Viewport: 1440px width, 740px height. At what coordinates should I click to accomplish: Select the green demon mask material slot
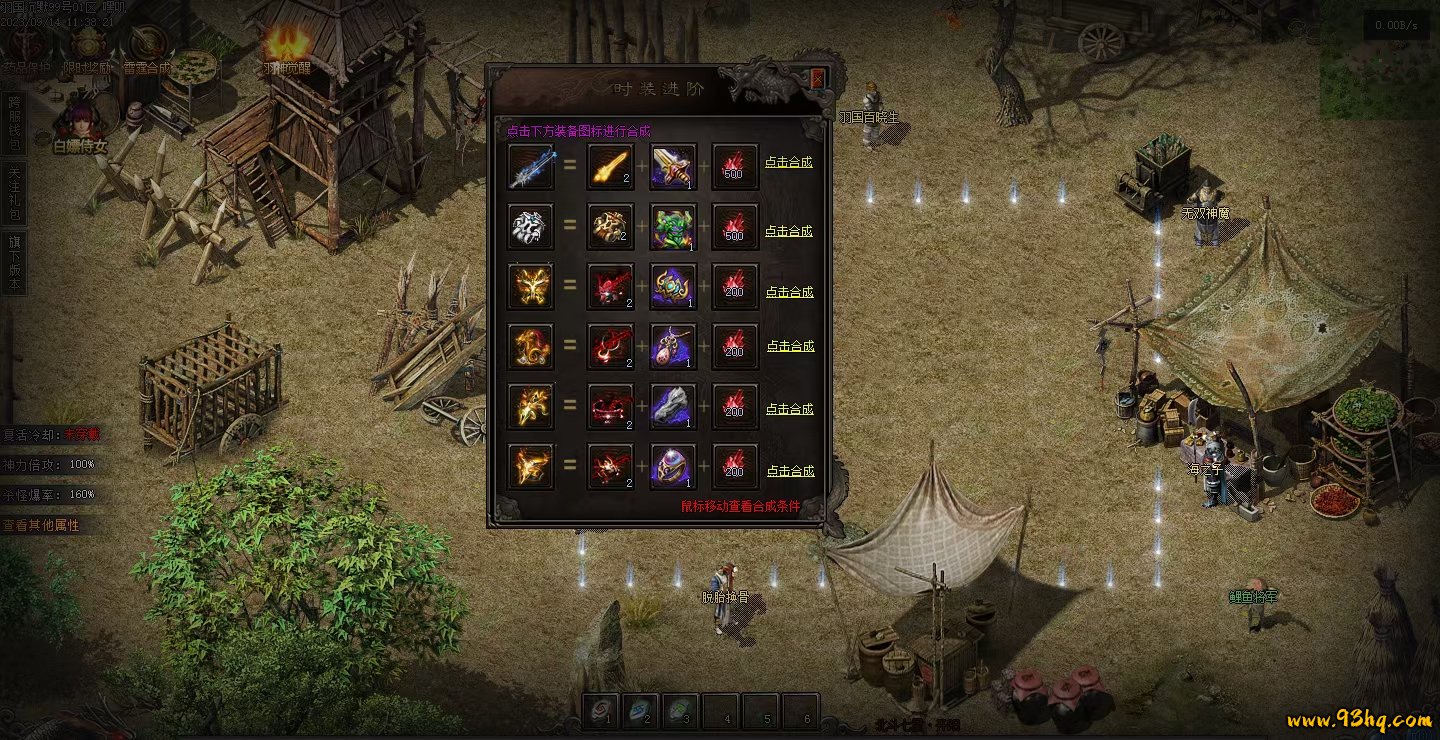coord(674,227)
